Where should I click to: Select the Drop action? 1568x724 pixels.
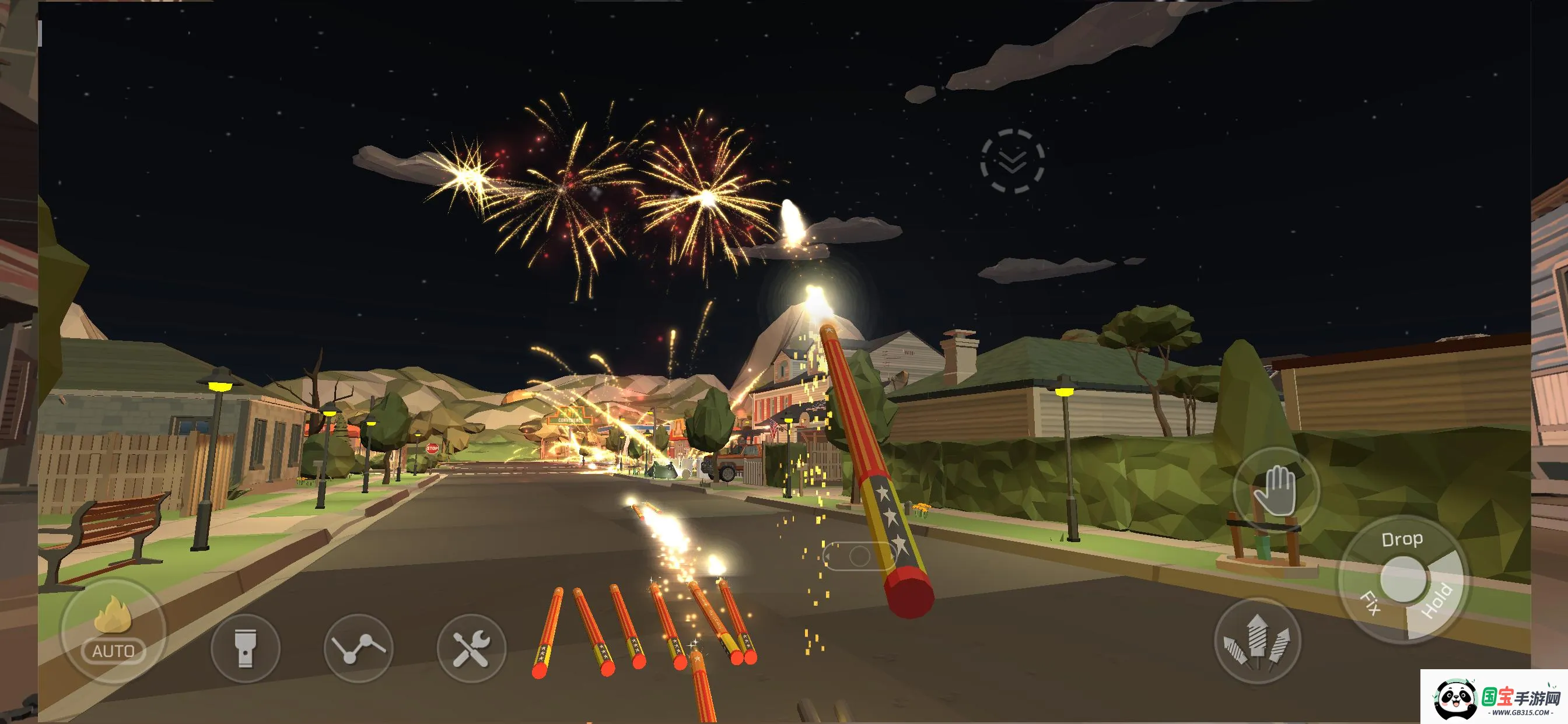pyautogui.click(x=1402, y=540)
